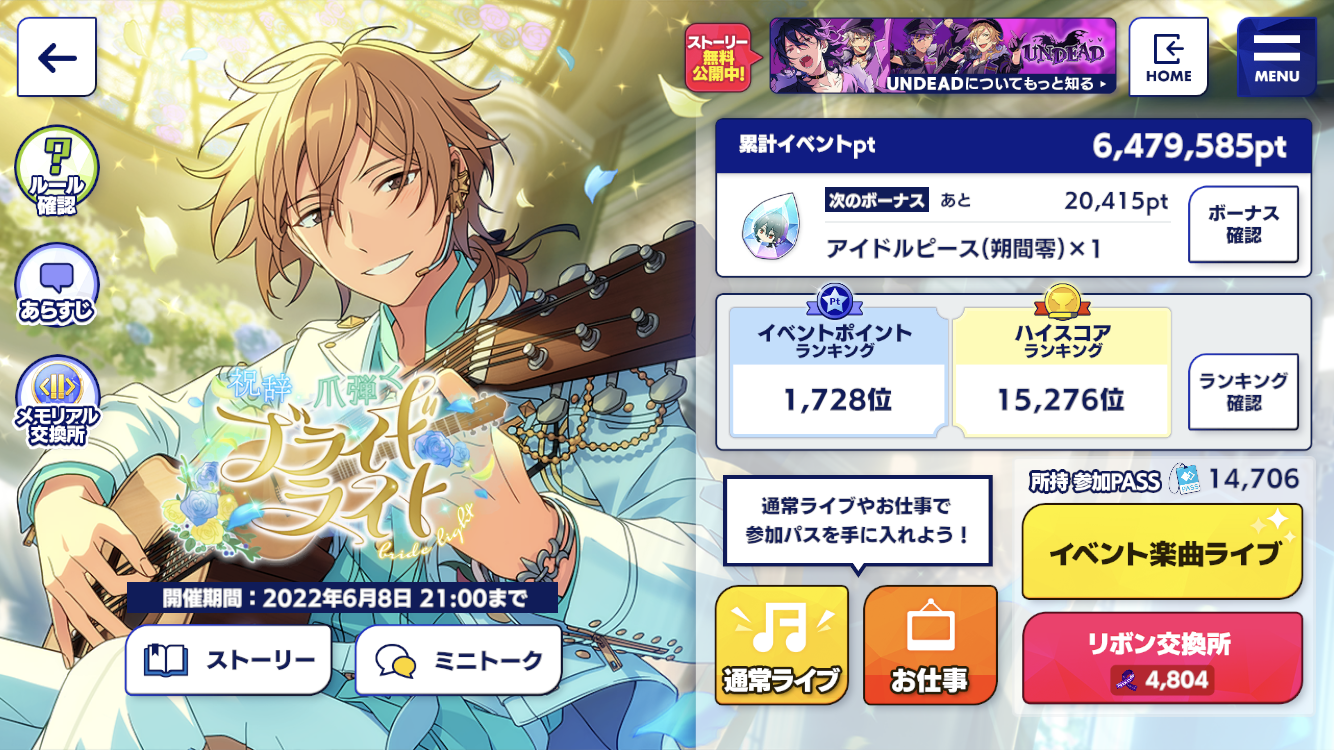Start a 通常ライブ normal live
This screenshot has height=750, width=1334.
(x=781, y=646)
